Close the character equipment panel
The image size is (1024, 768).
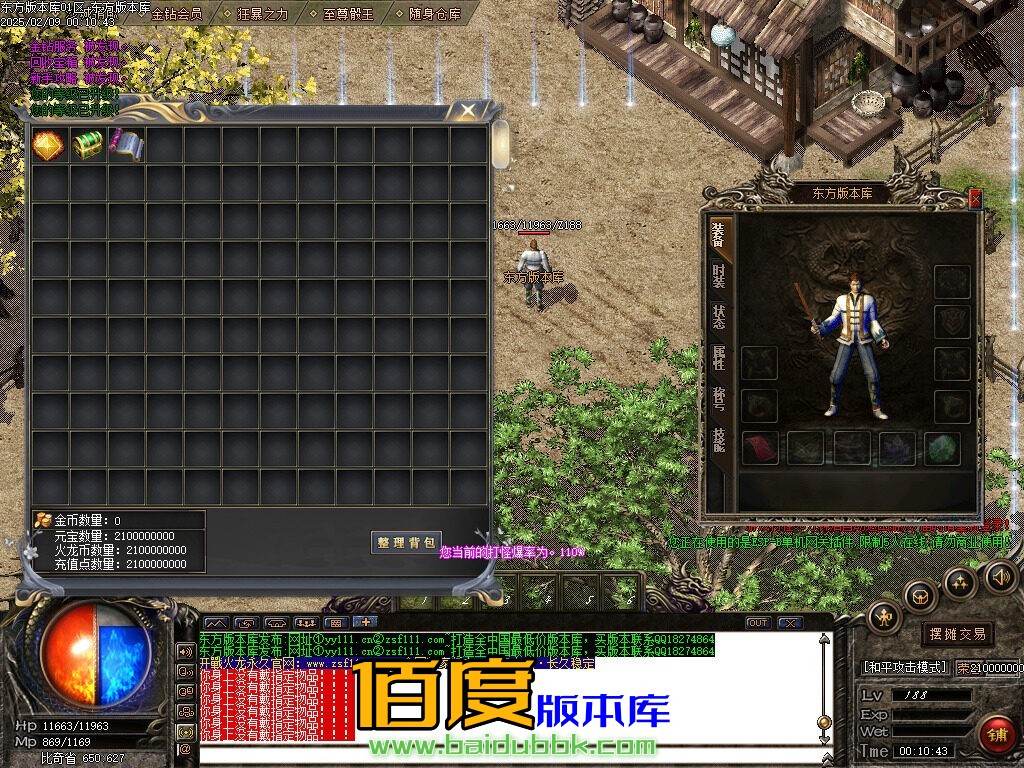click(975, 199)
